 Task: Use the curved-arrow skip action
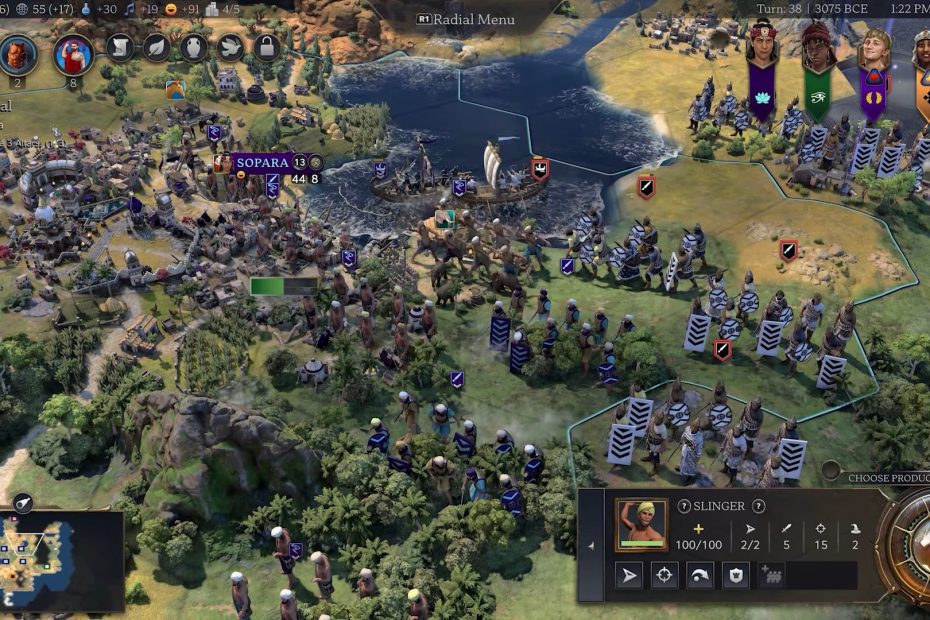tap(700, 575)
